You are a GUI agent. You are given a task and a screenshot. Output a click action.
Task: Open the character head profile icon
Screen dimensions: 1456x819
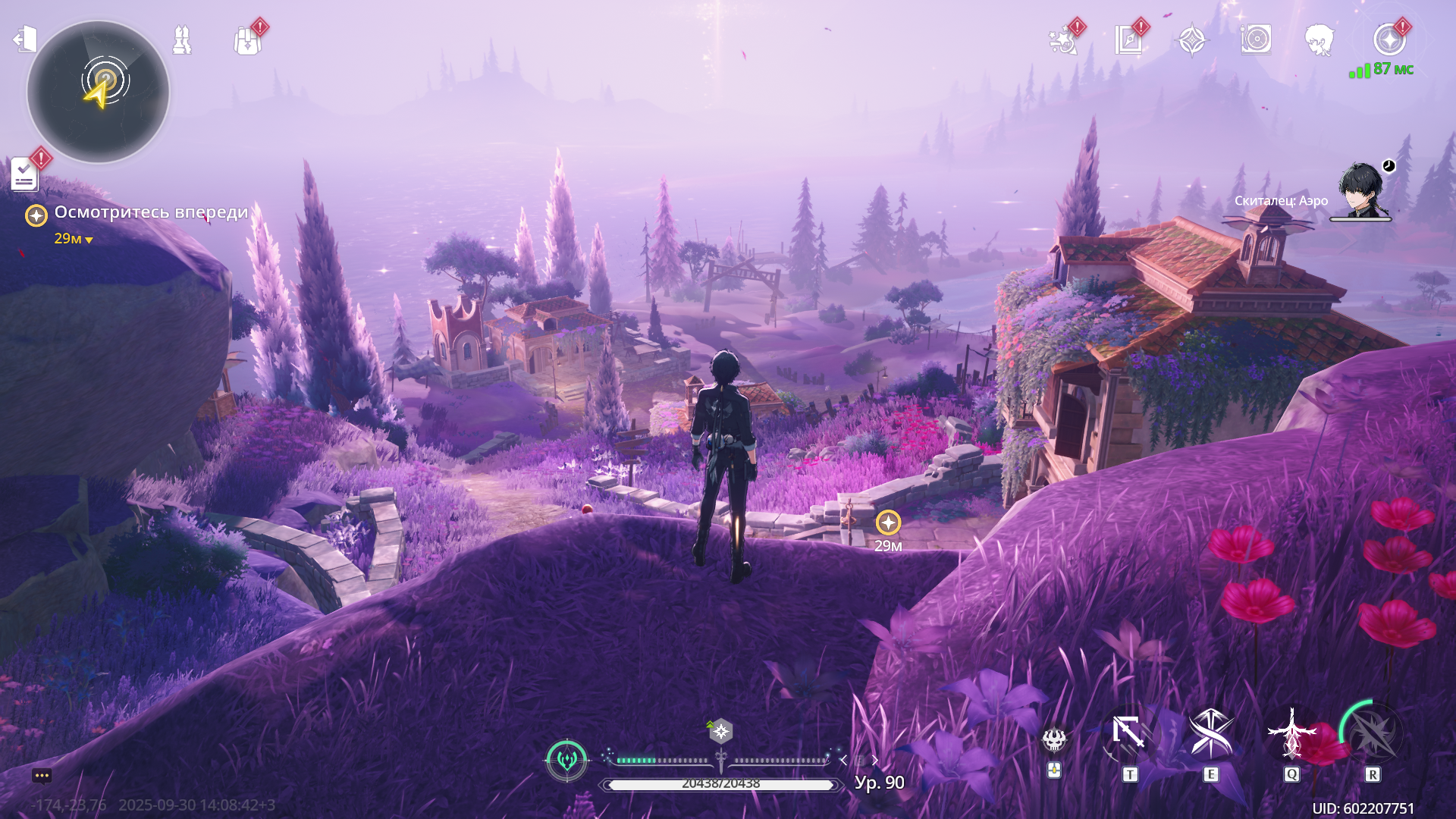click(x=1319, y=40)
